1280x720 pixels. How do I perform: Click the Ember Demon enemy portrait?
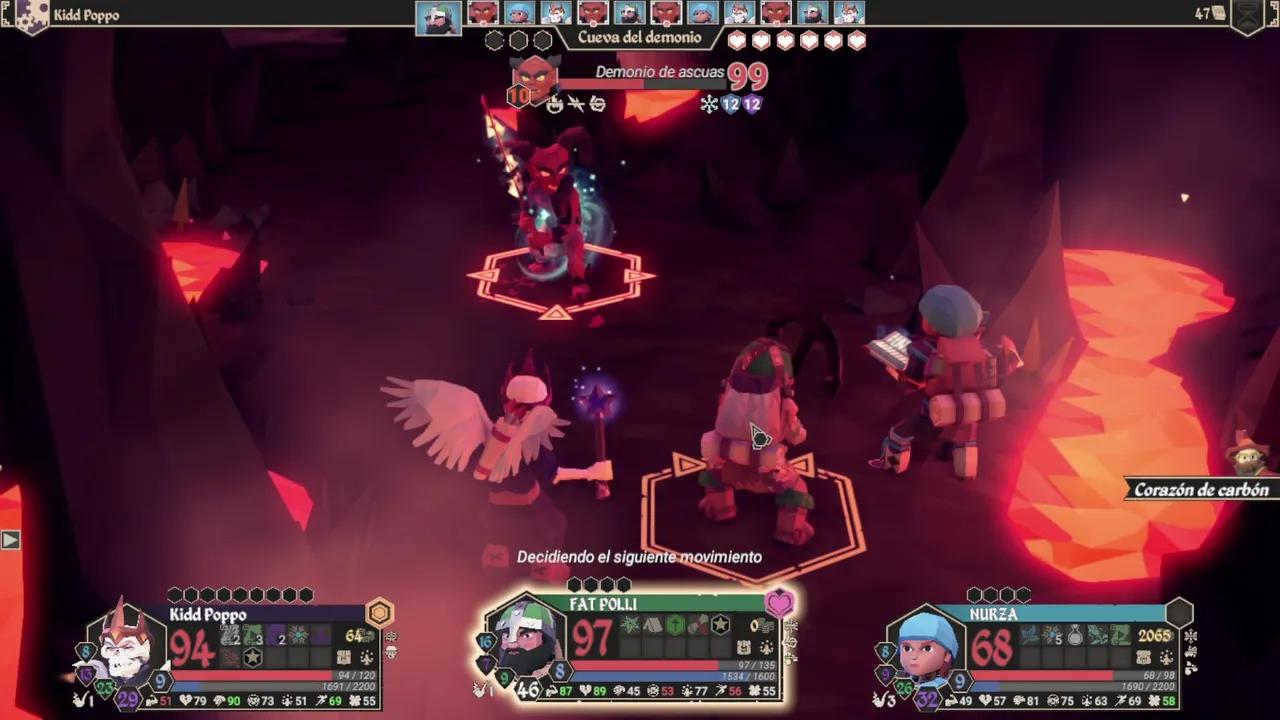535,77
